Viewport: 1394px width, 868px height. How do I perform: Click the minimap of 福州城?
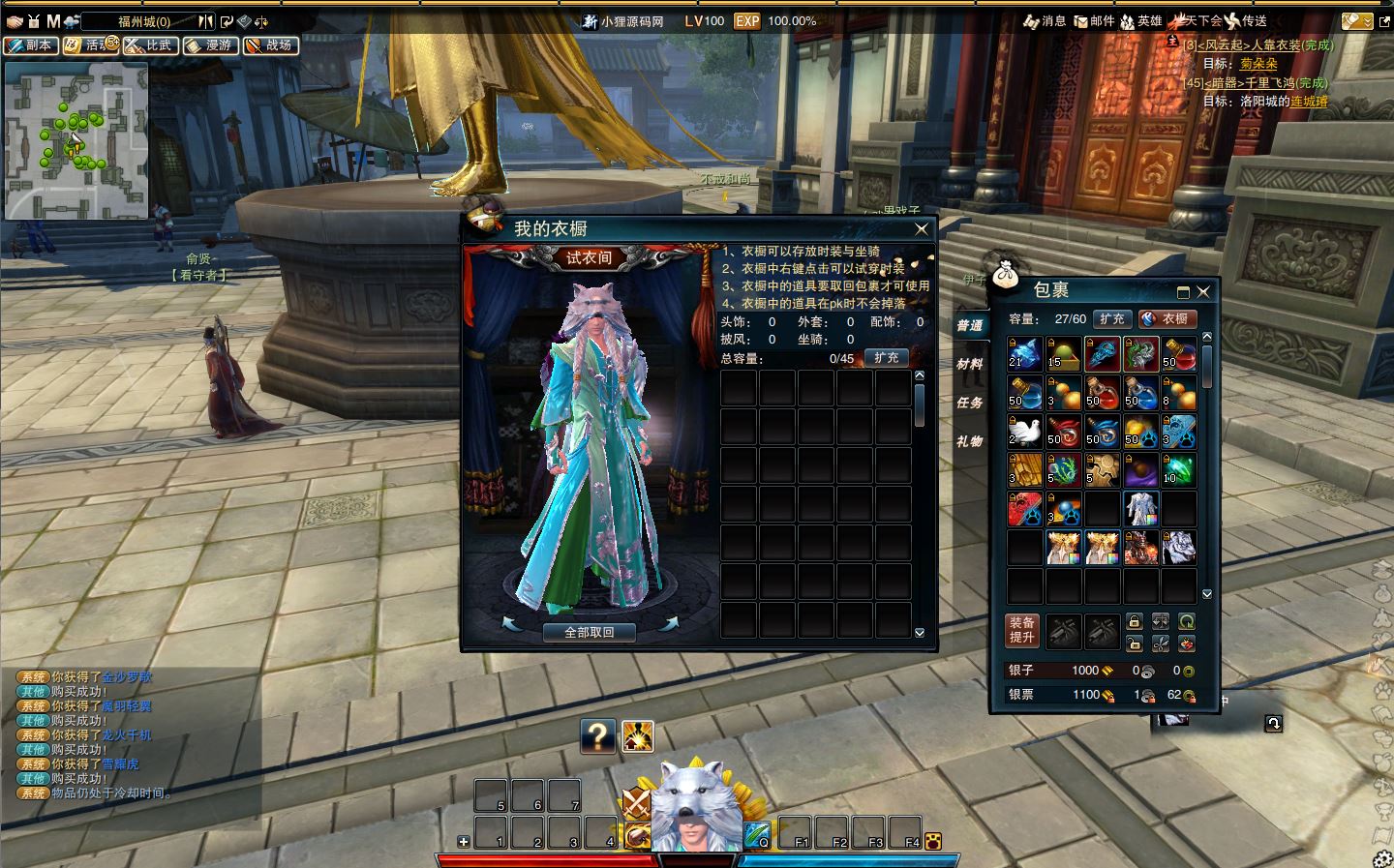pos(76,140)
